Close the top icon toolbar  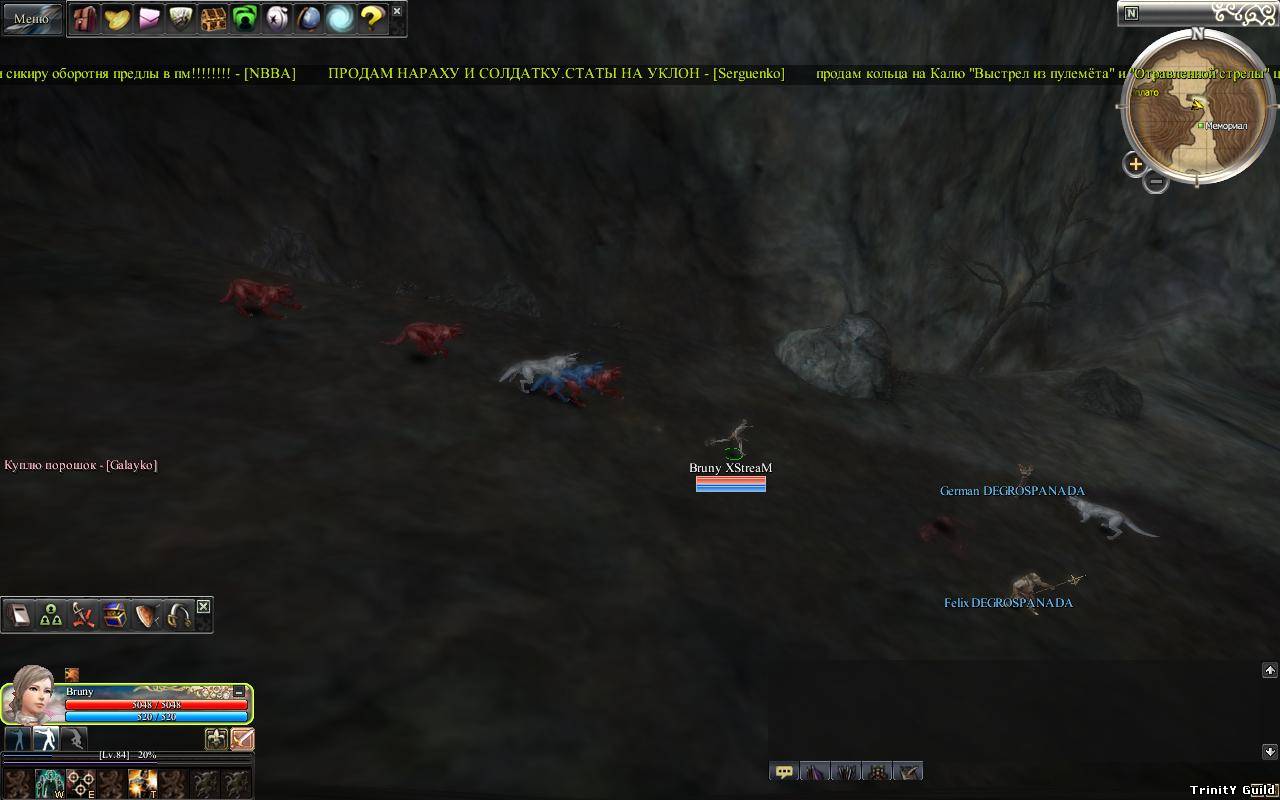click(x=397, y=12)
